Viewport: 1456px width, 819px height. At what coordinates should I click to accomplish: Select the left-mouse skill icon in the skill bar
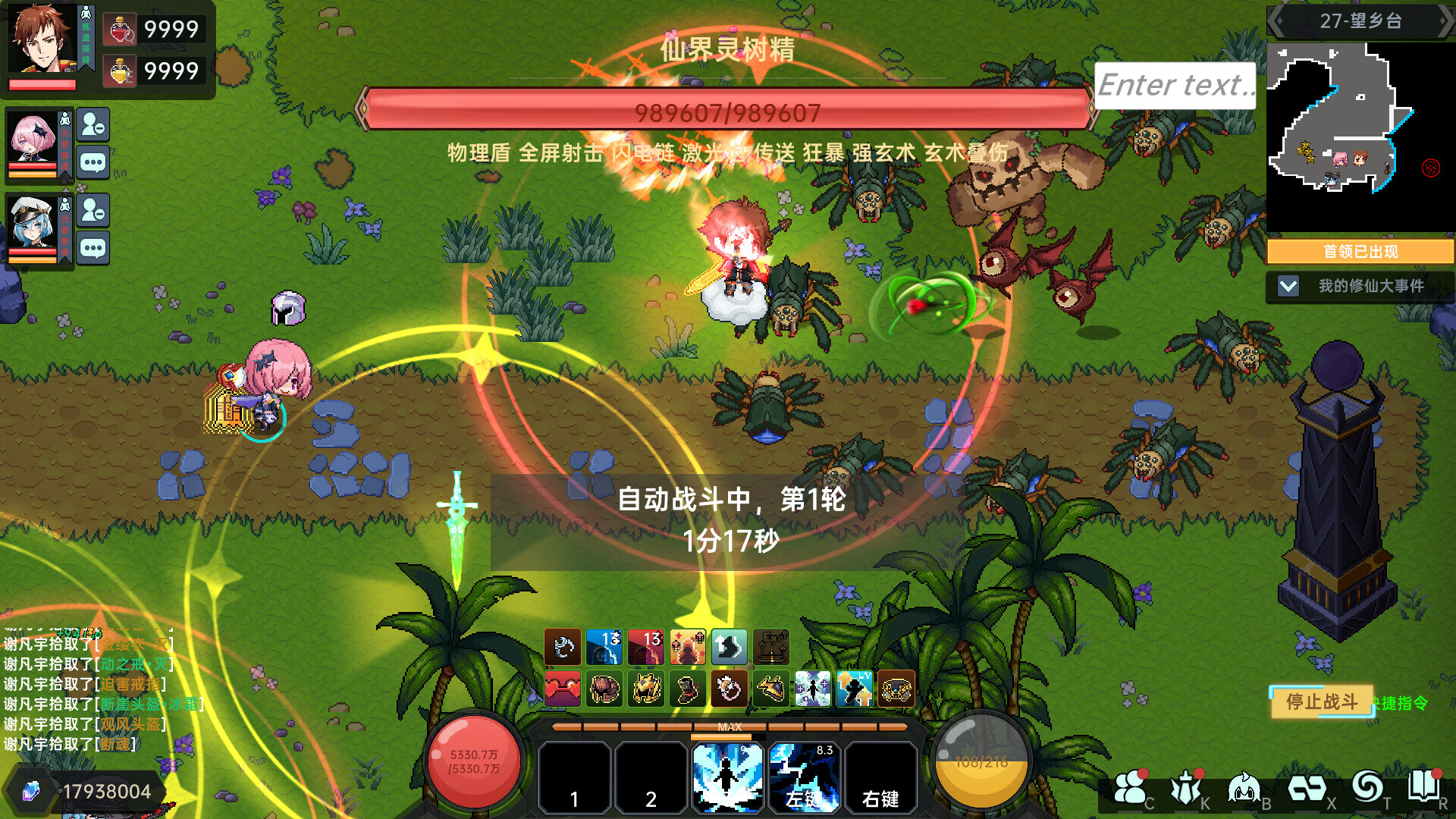(805, 777)
